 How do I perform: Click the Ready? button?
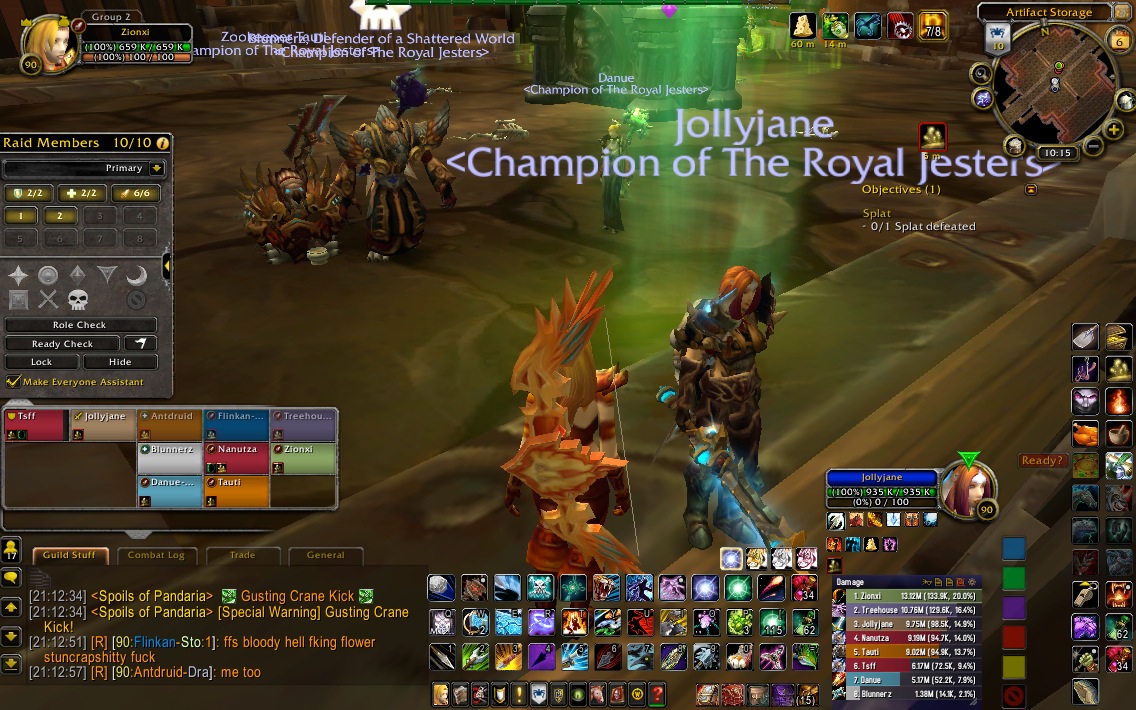(1042, 461)
